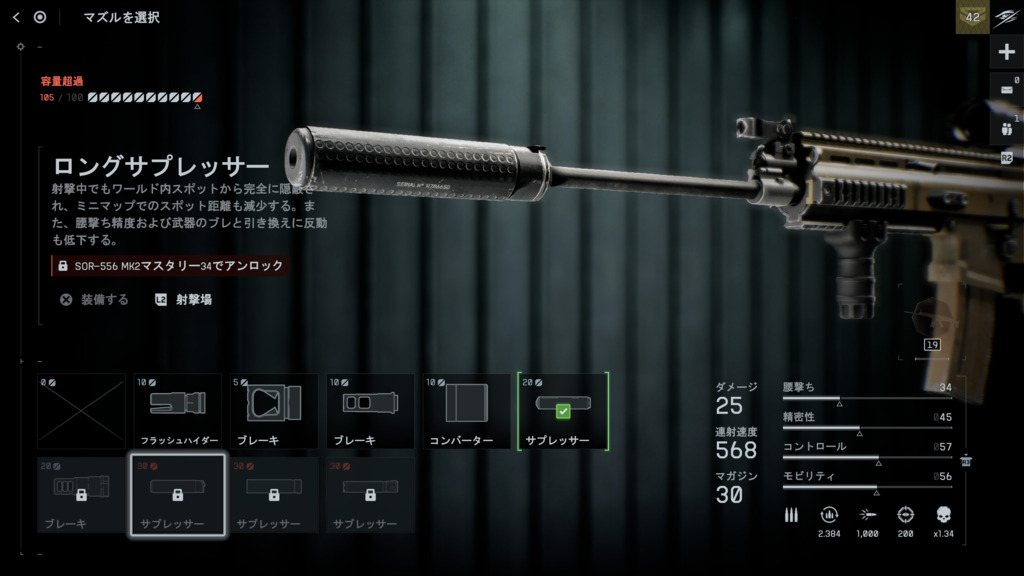Viewport: 1024px width, 576px height.
Task: Click the plus button on the right
Action: click(1006, 52)
